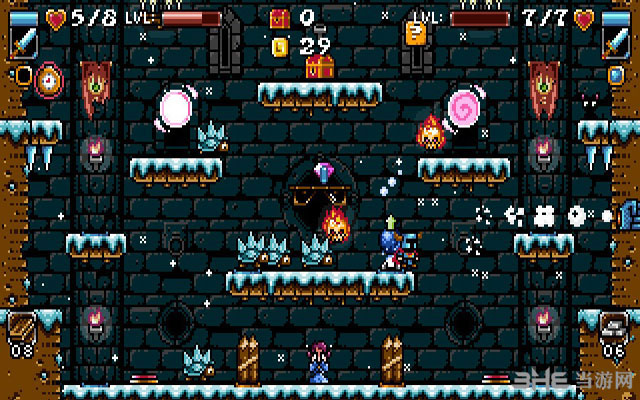Viewport: 640px width, 400px height.
Task: Click the treasure chest counter icon
Action: point(279,18)
